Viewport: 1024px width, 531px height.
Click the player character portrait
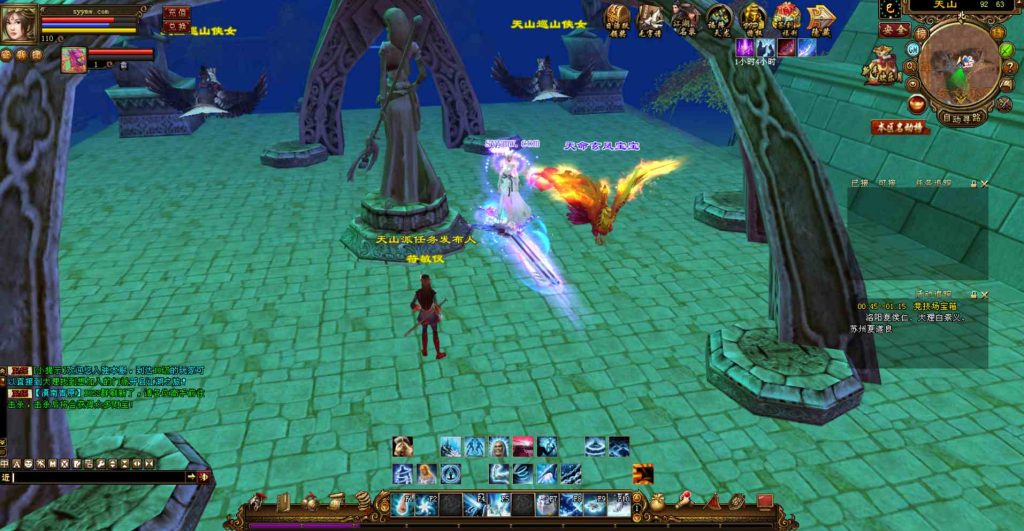pyautogui.click(x=19, y=22)
